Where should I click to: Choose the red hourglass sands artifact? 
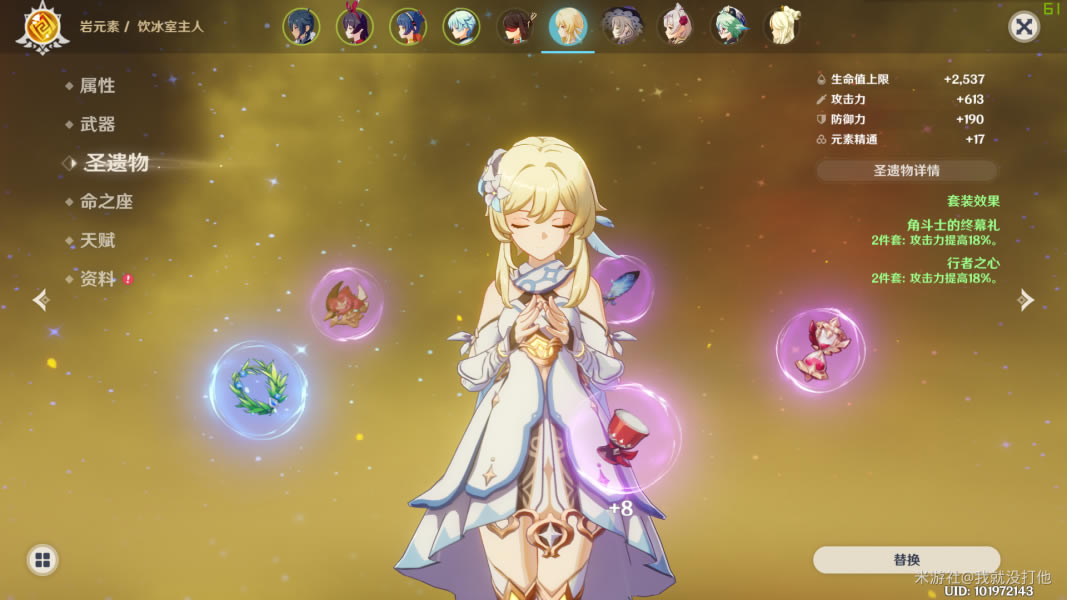point(820,349)
